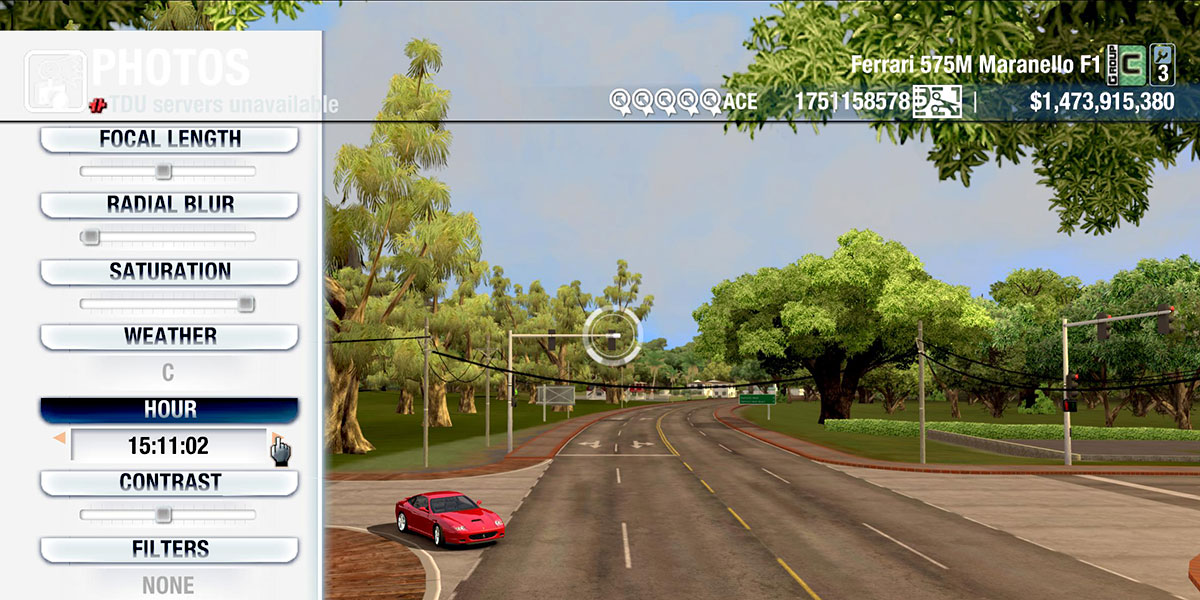Image resolution: width=1200 pixels, height=600 pixels.
Task: Decrease hour with the left arrow
Action: pyautogui.click(x=60, y=439)
